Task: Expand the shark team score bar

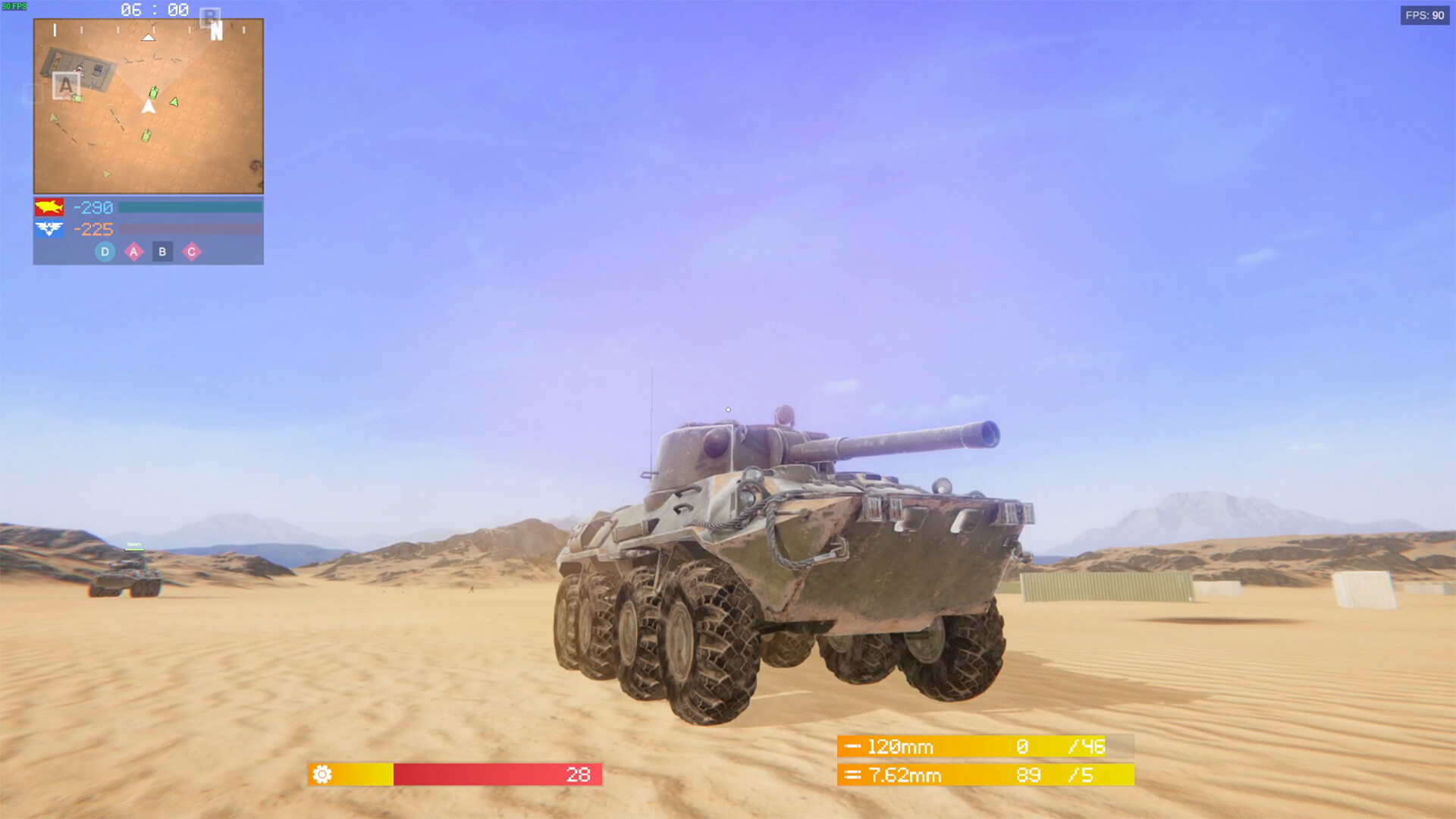Action: [x=190, y=207]
